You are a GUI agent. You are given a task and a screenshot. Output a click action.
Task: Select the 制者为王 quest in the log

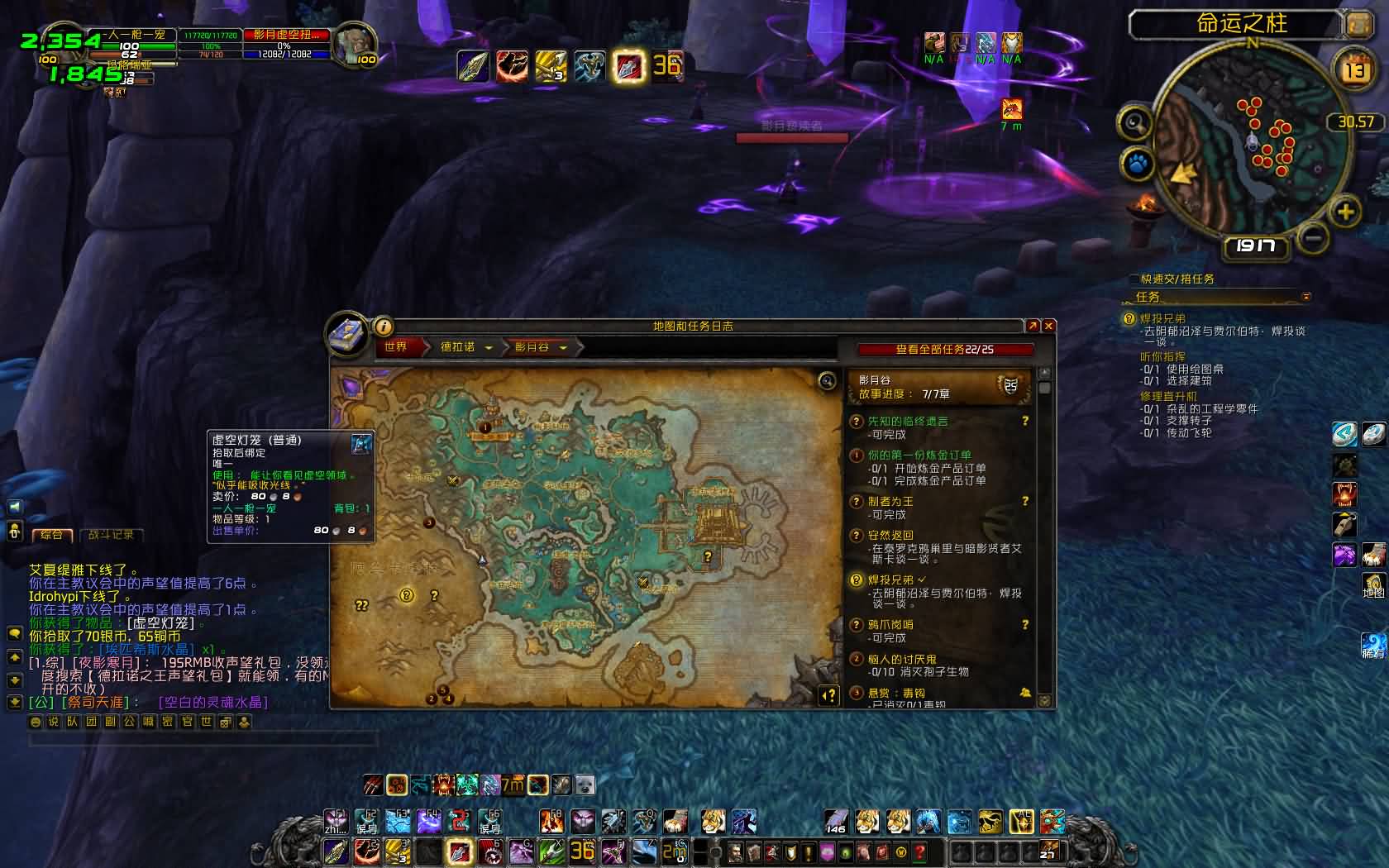pyautogui.click(x=890, y=502)
